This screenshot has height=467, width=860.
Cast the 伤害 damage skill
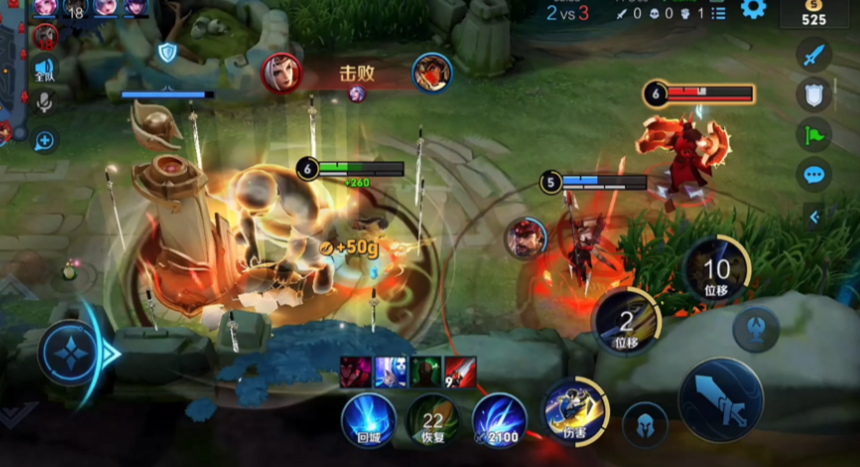[x=574, y=411]
